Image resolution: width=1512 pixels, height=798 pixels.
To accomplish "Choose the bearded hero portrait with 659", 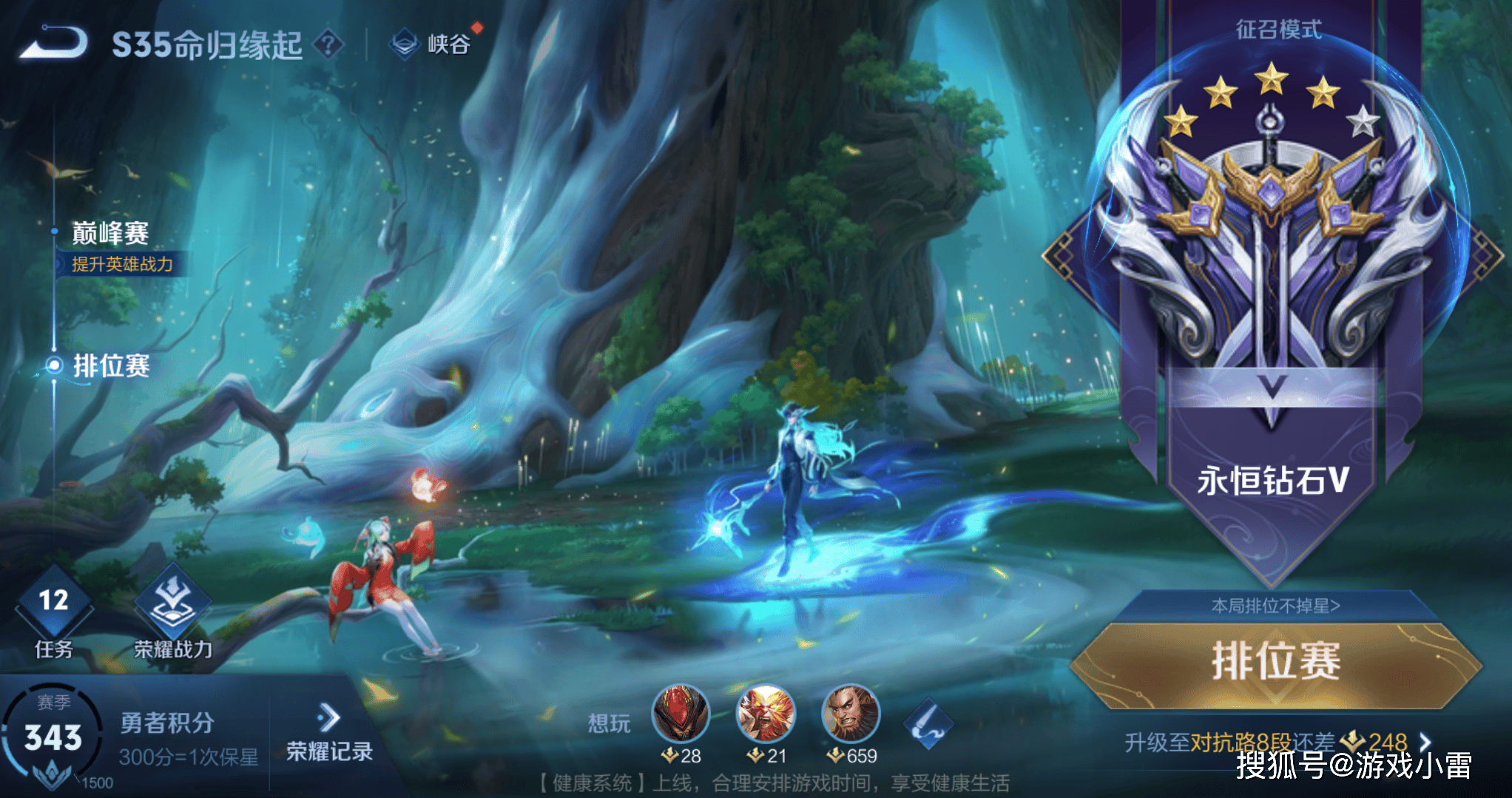I will (851, 714).
